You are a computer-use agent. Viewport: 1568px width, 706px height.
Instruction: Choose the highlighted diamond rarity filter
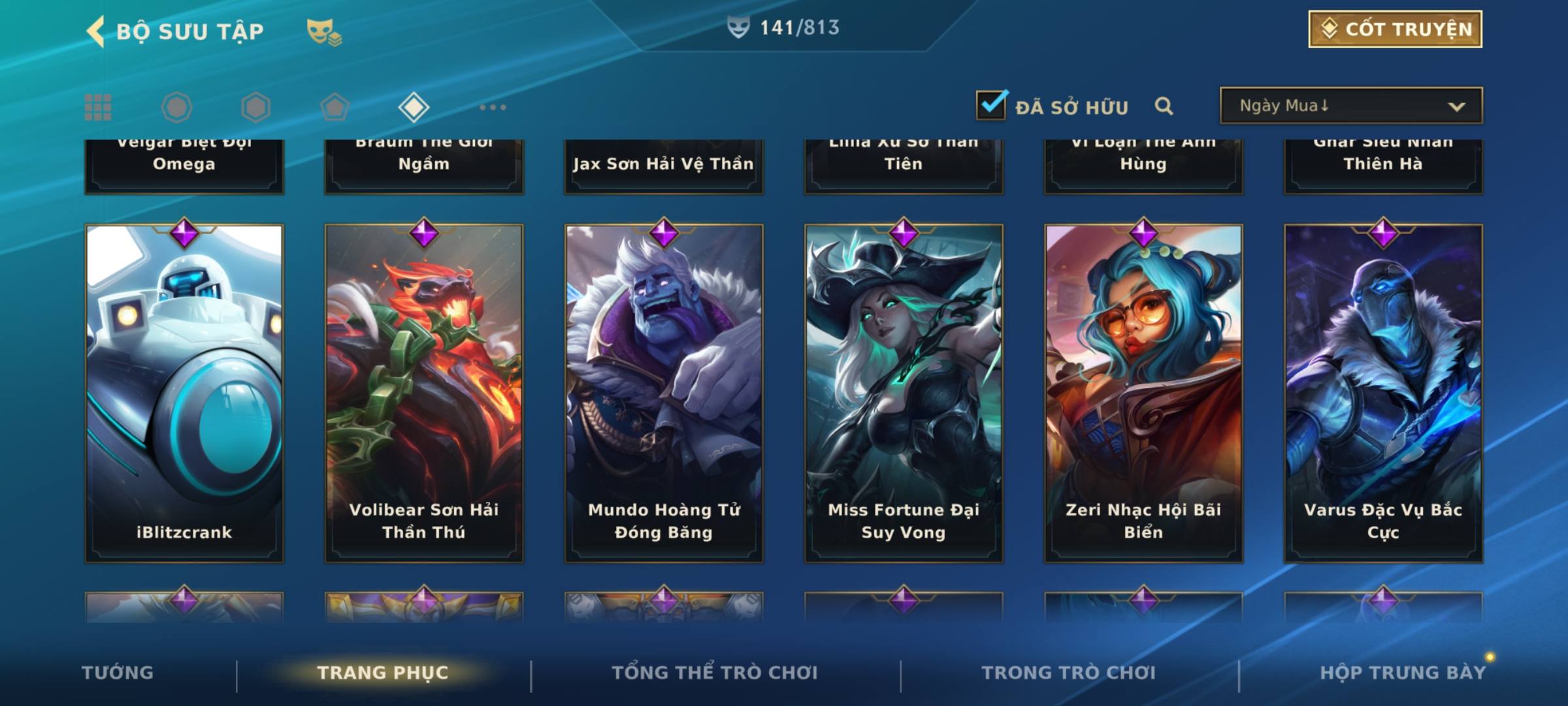pyautogui.click(x=414, y=107)
